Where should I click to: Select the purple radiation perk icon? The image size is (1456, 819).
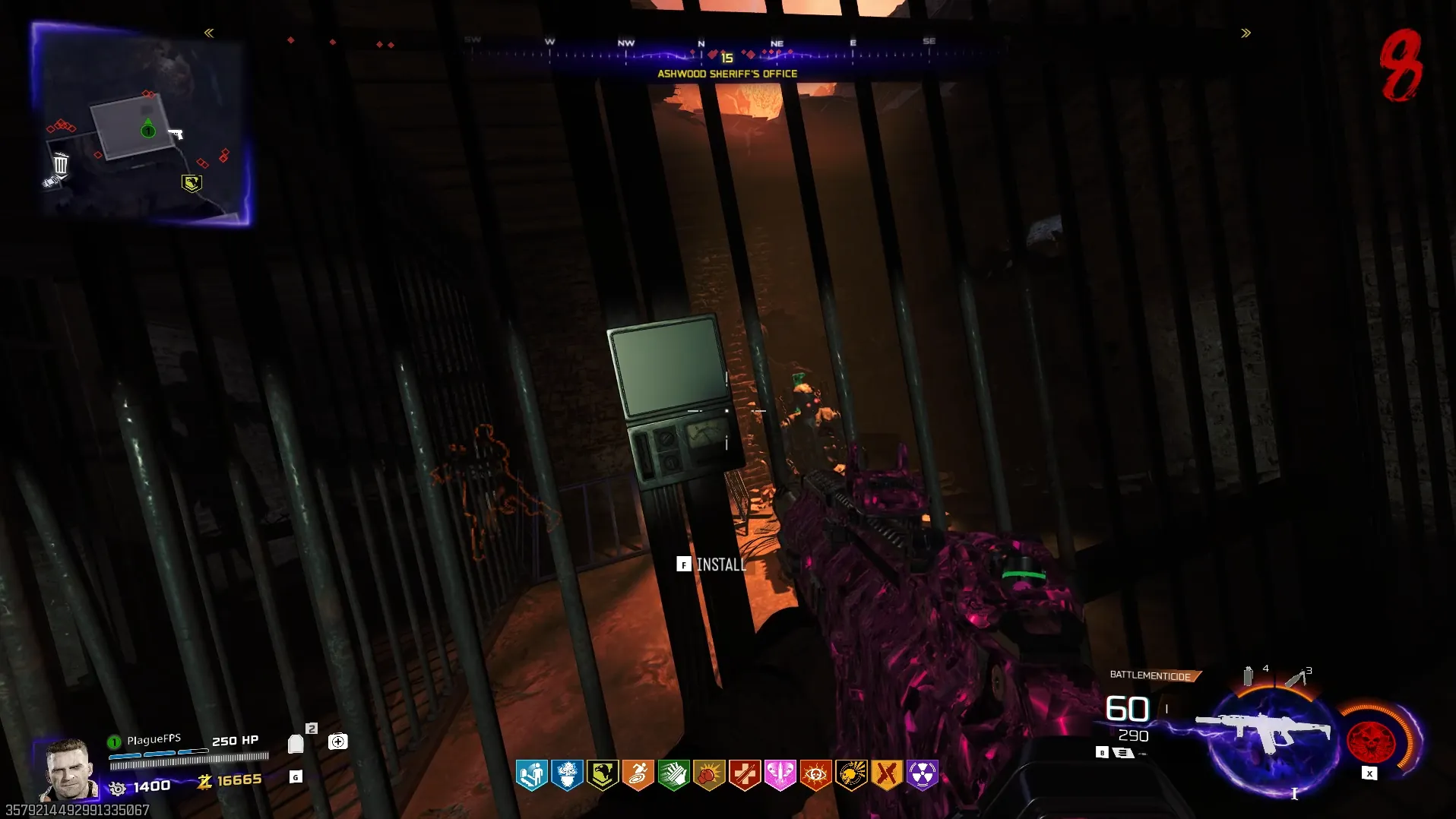click(923, 775)
